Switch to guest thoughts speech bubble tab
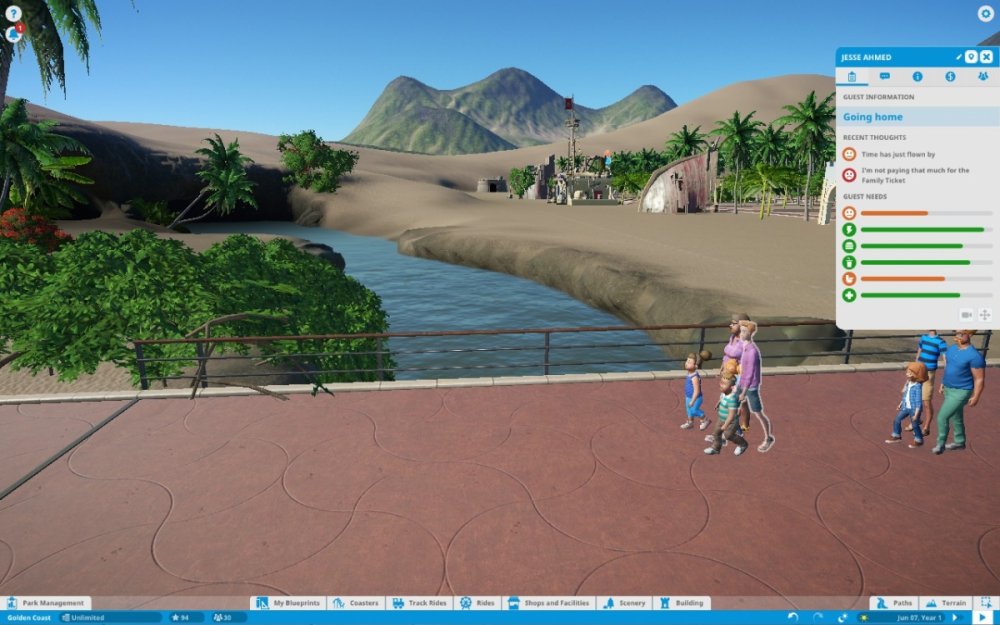This screenshot has height=625, width=1000. click(884, 76)
